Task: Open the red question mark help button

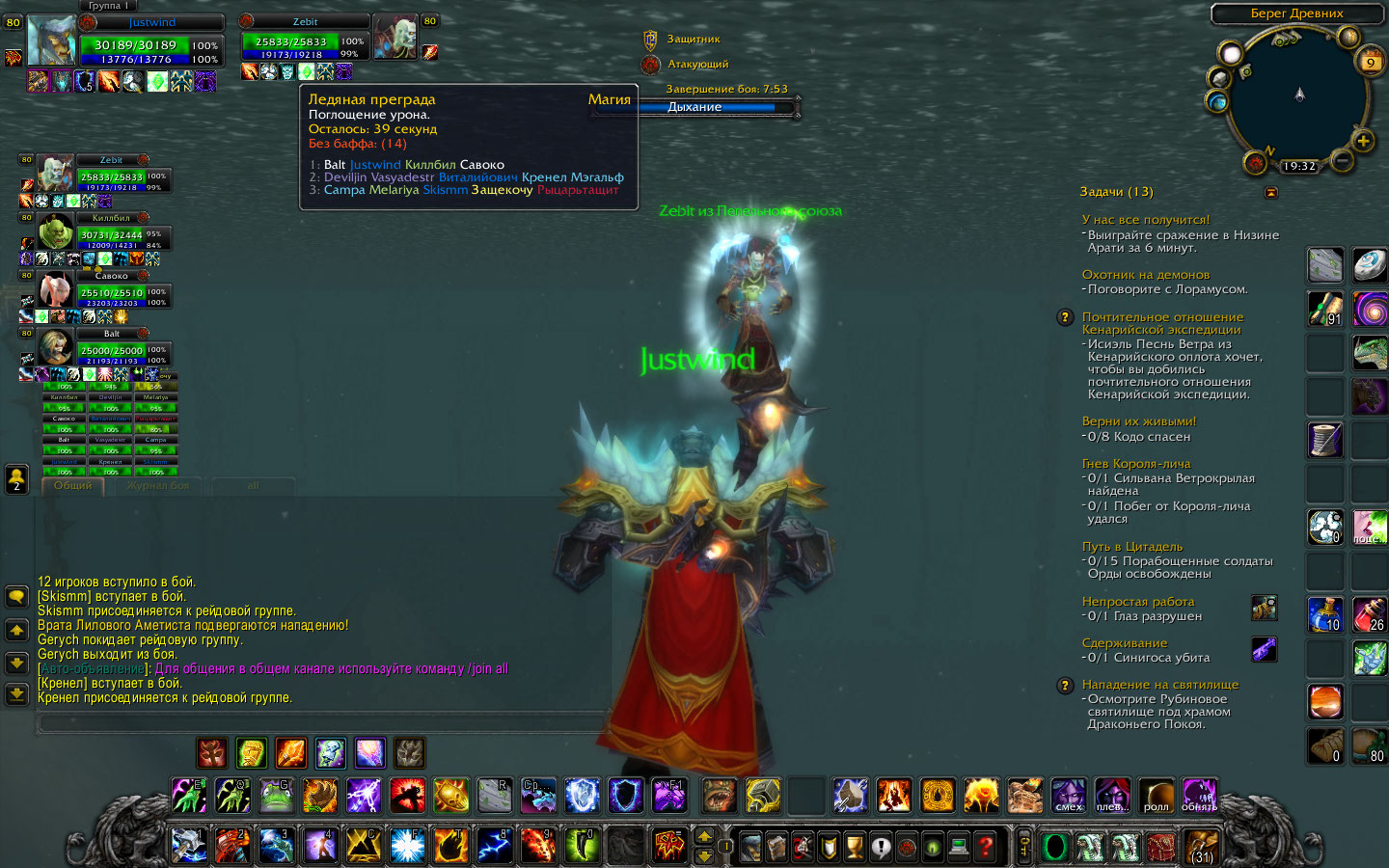Action: 985,848
